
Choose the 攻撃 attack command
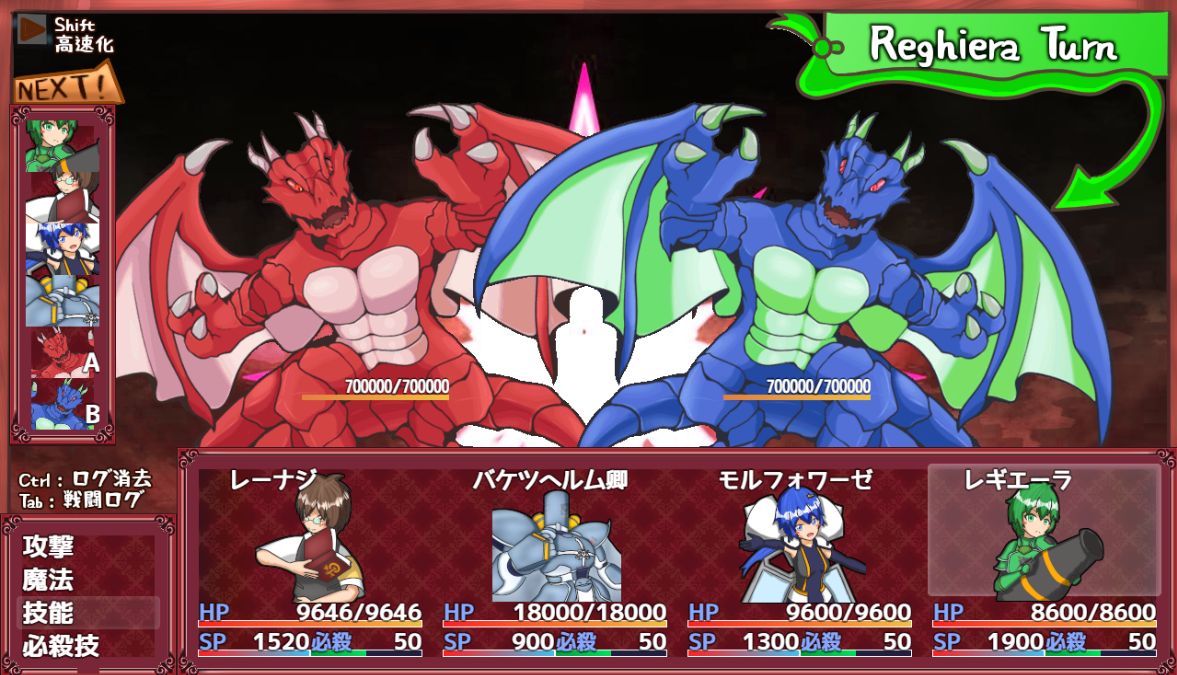[48, 547]
